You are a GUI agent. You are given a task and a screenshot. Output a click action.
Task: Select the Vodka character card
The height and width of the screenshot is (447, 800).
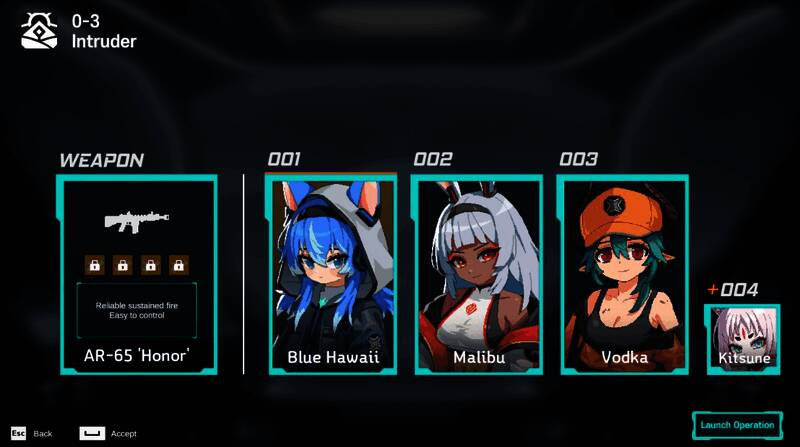click(x=623, y=275)
